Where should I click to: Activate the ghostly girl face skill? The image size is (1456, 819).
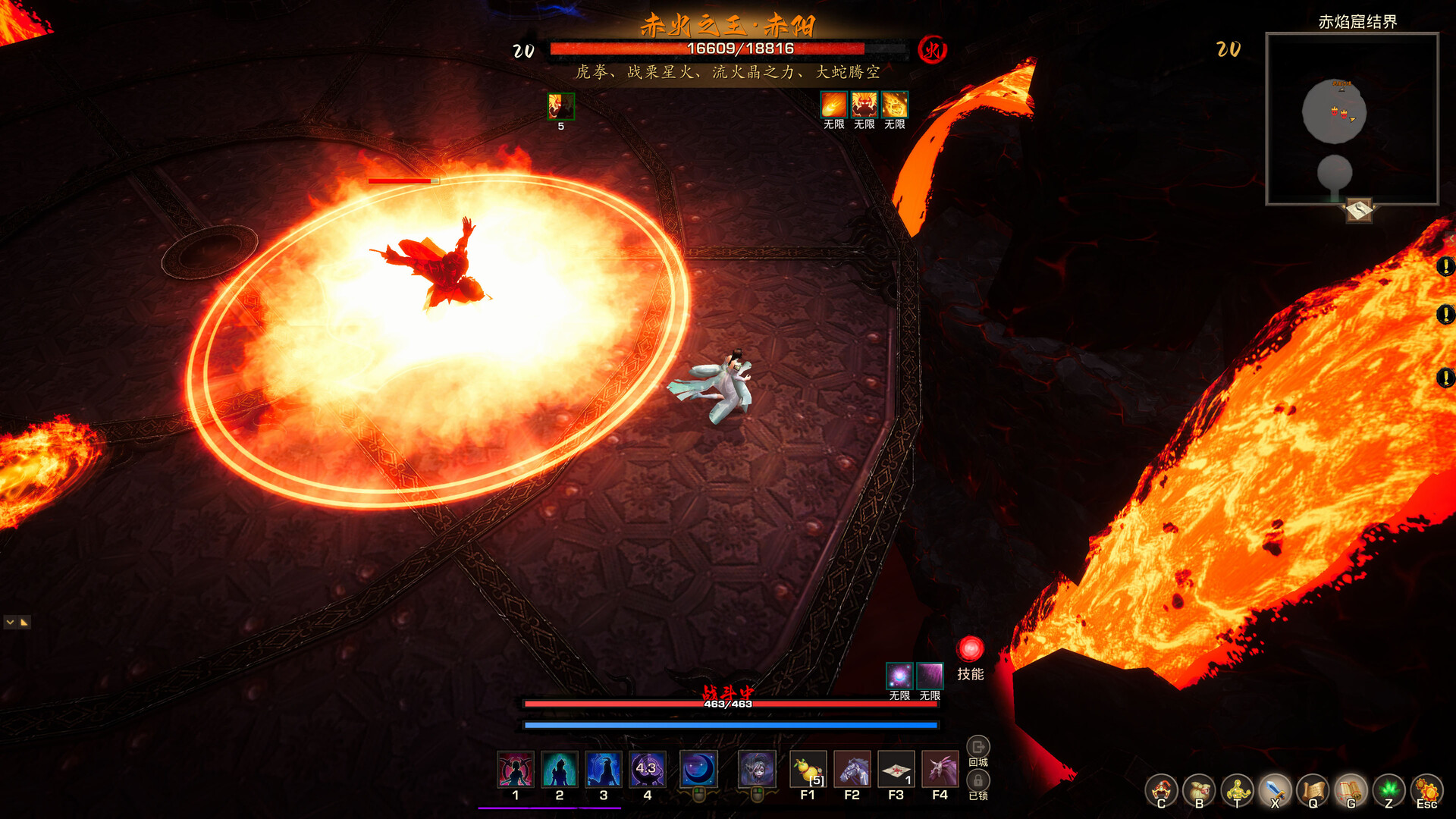757,770
